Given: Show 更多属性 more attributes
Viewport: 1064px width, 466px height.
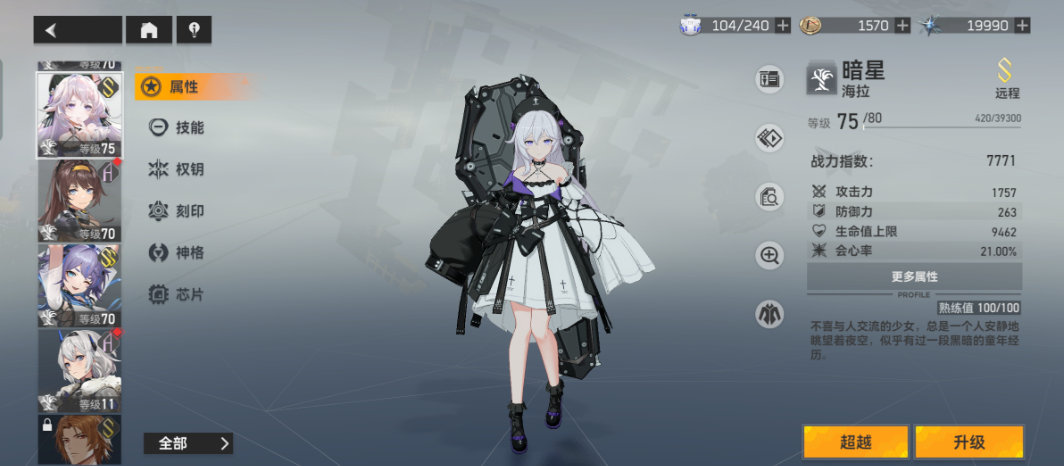Looking at the screenshot, I should (914, 276).
